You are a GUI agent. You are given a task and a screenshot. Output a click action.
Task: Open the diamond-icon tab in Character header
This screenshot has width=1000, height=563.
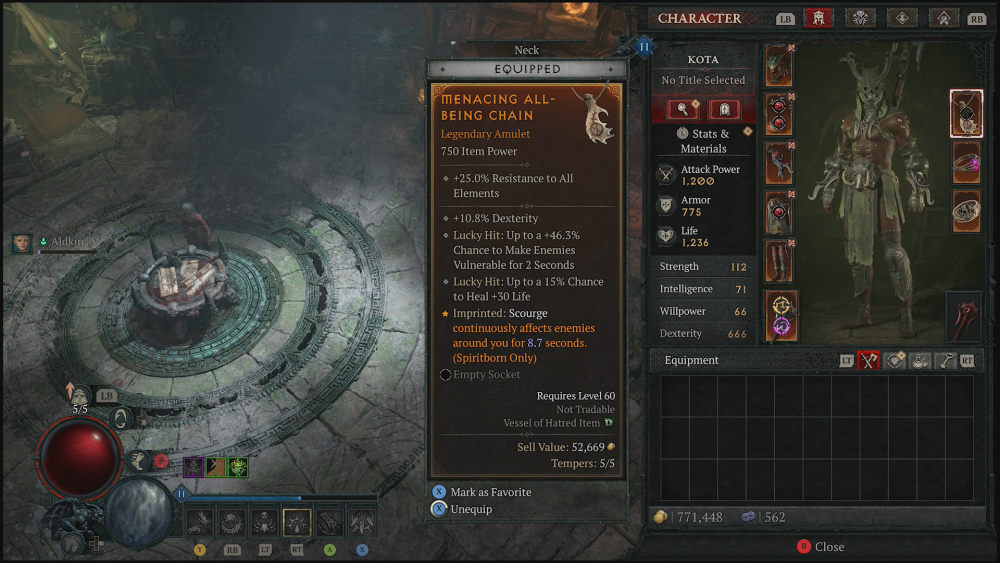coord(902,18)
